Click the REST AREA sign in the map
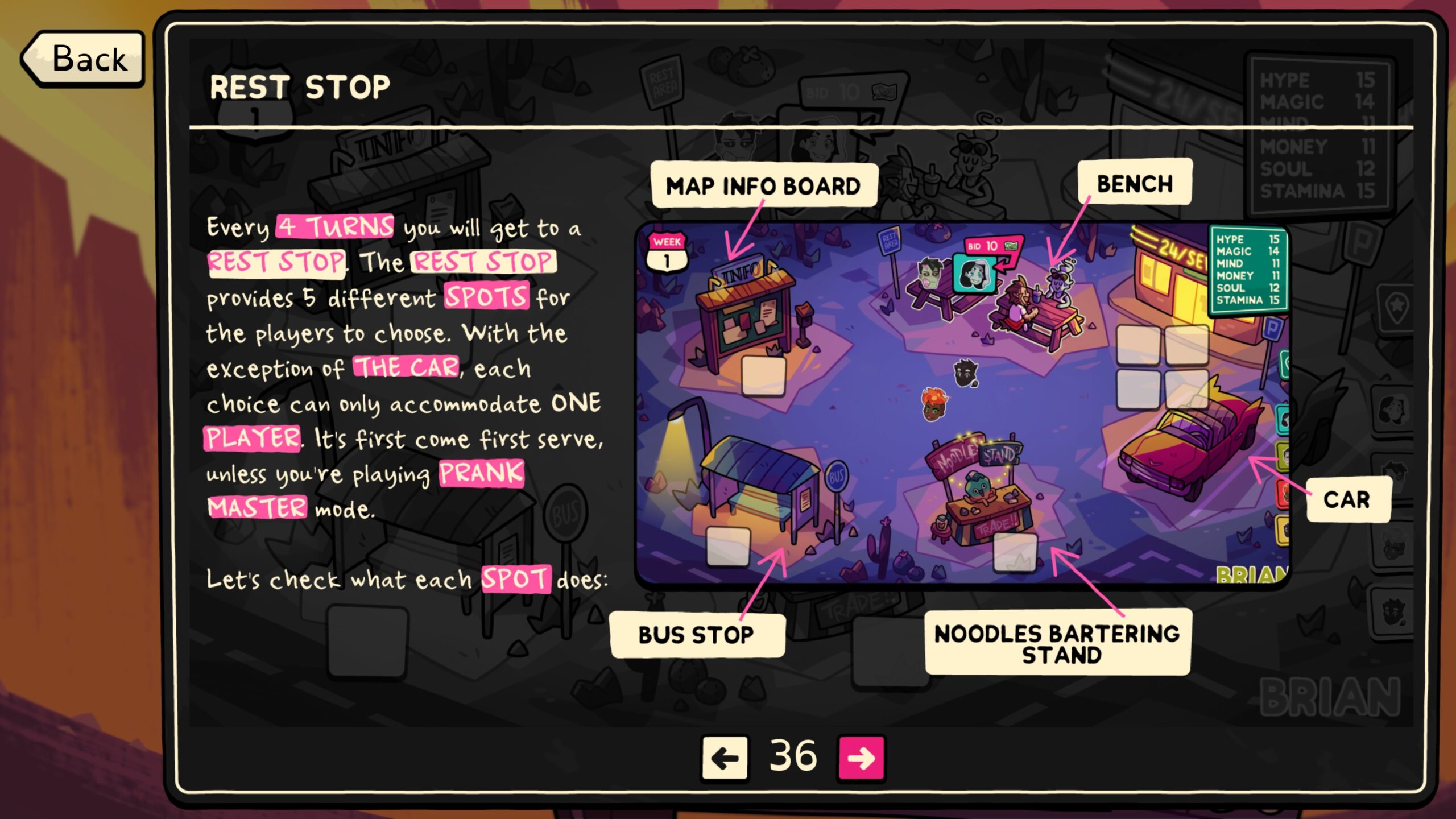This screenshot has height=819, width=1456. (x=888, y=241)
